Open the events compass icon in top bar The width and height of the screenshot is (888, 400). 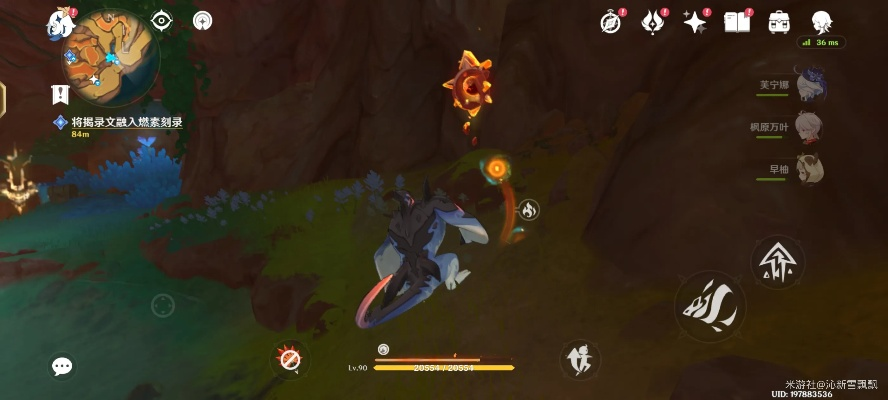tap(611, 22)
